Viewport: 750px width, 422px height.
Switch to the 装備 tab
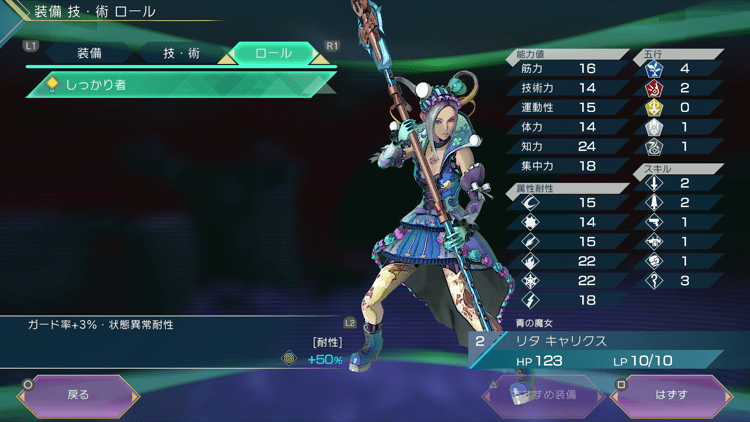point(89,53)
